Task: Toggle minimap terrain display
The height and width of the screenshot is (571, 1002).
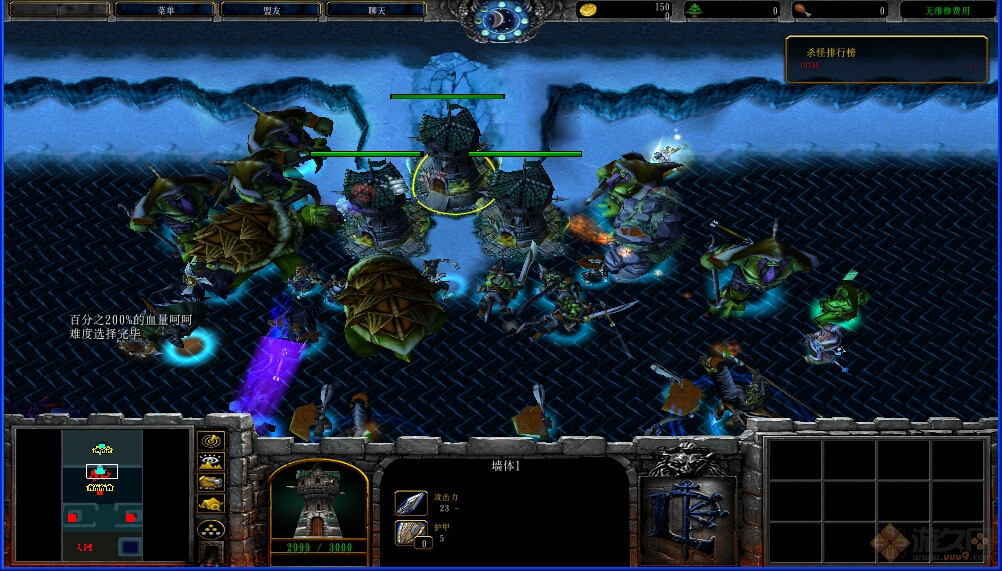Action: click(x=211, y=462)
